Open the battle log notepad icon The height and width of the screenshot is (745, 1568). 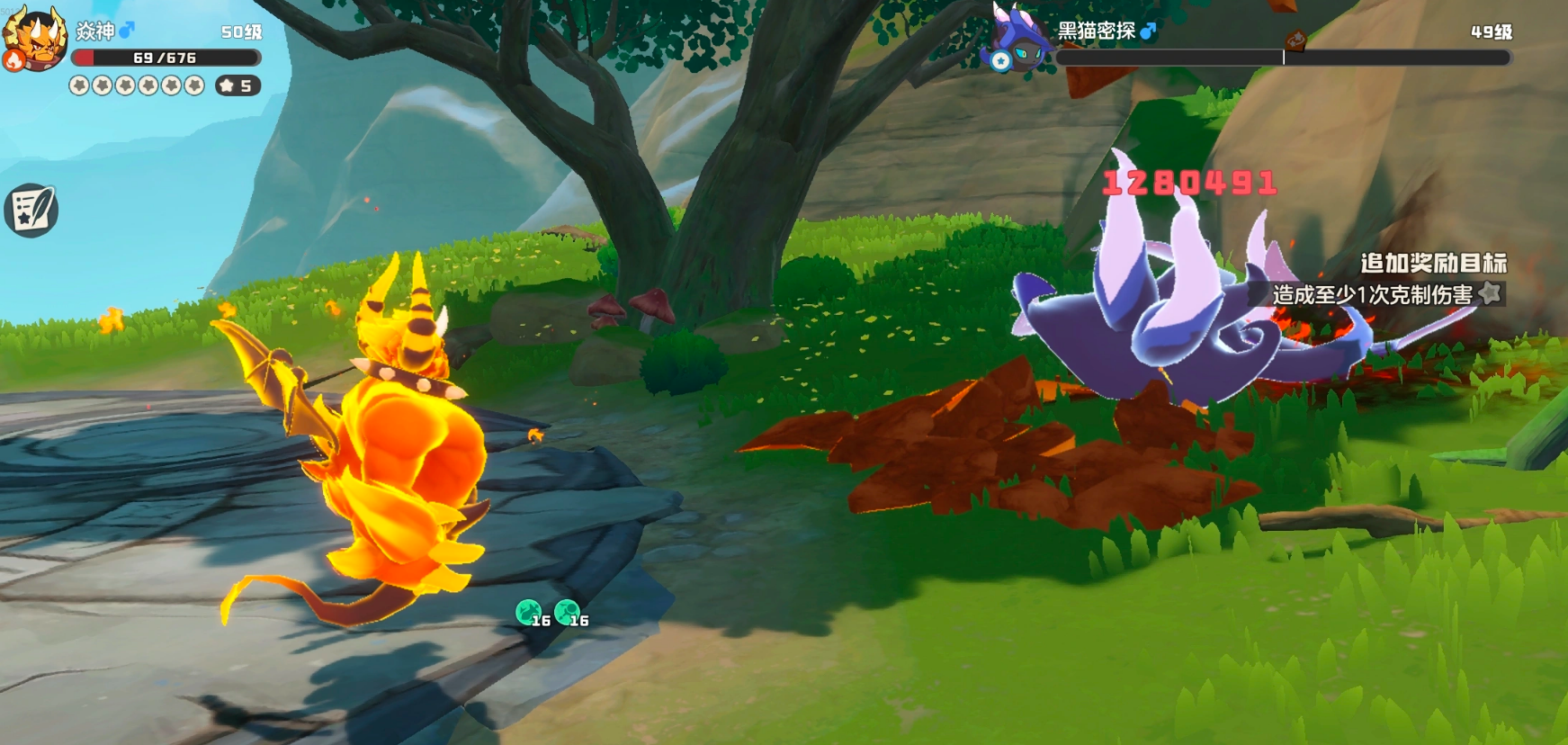click(x=31, y=211)
